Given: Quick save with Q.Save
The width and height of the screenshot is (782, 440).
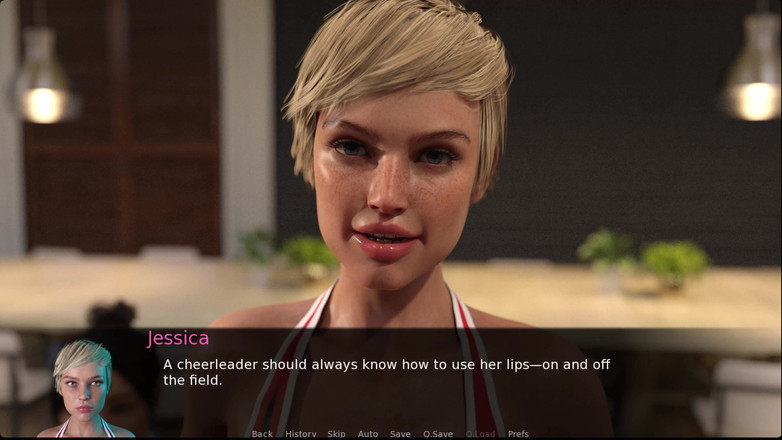Looking at the screenshot, I should coord(438,434).
